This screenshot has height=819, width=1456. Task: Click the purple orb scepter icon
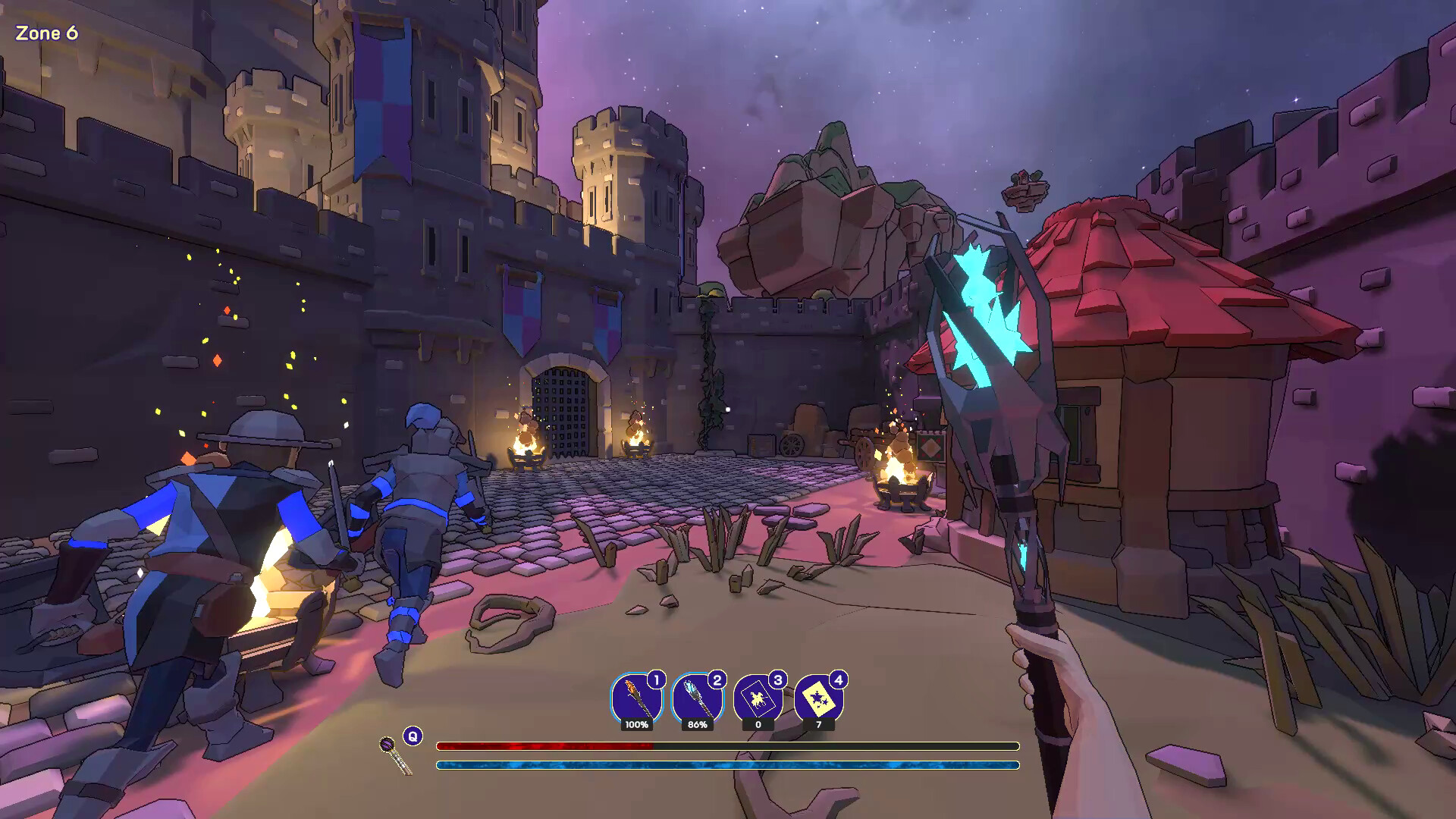[395, 754]
